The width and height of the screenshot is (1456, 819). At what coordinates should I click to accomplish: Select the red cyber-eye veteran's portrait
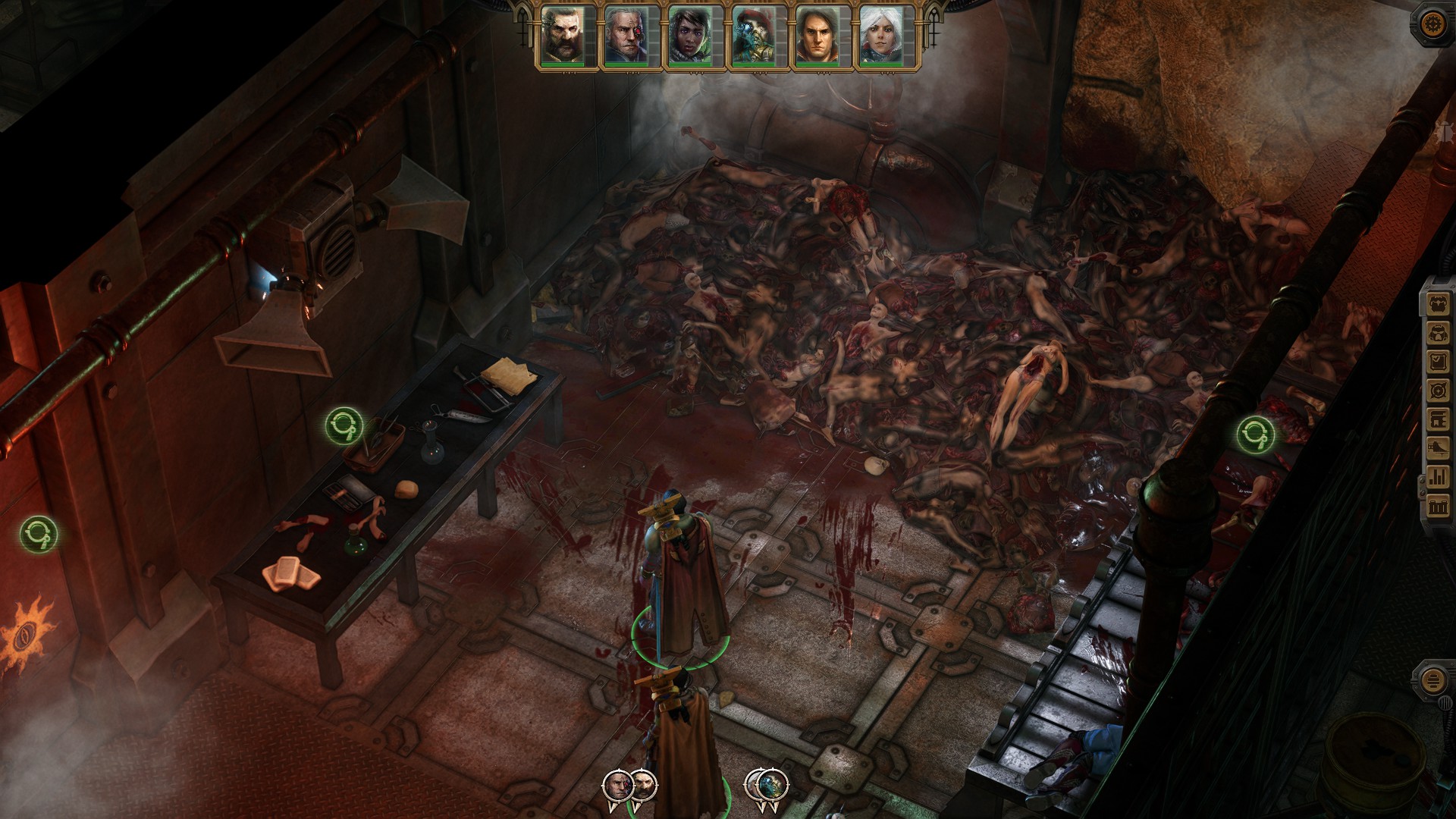[x=626, y=36]
